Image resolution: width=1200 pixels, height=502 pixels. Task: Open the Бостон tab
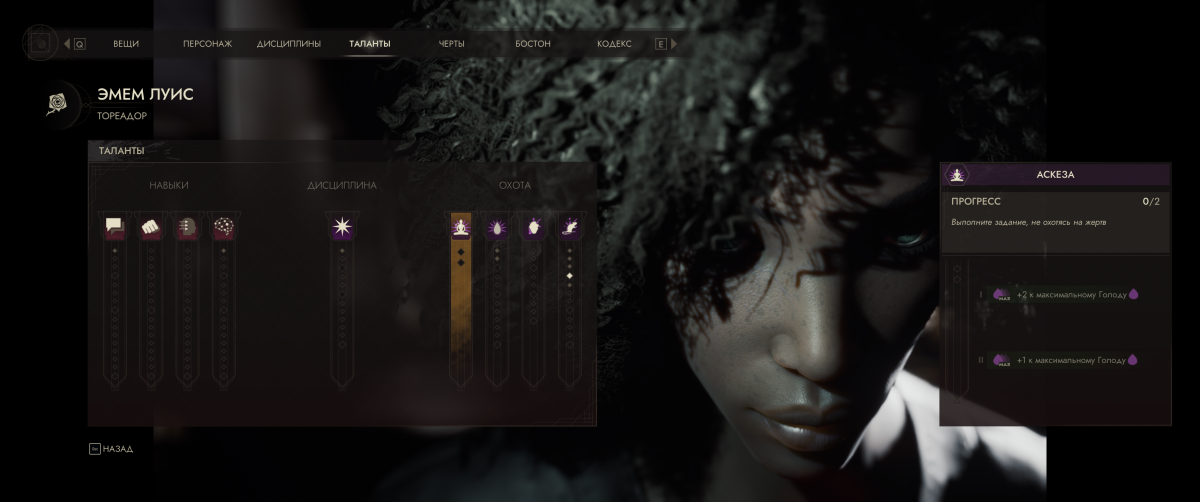(x=533, y=44)
